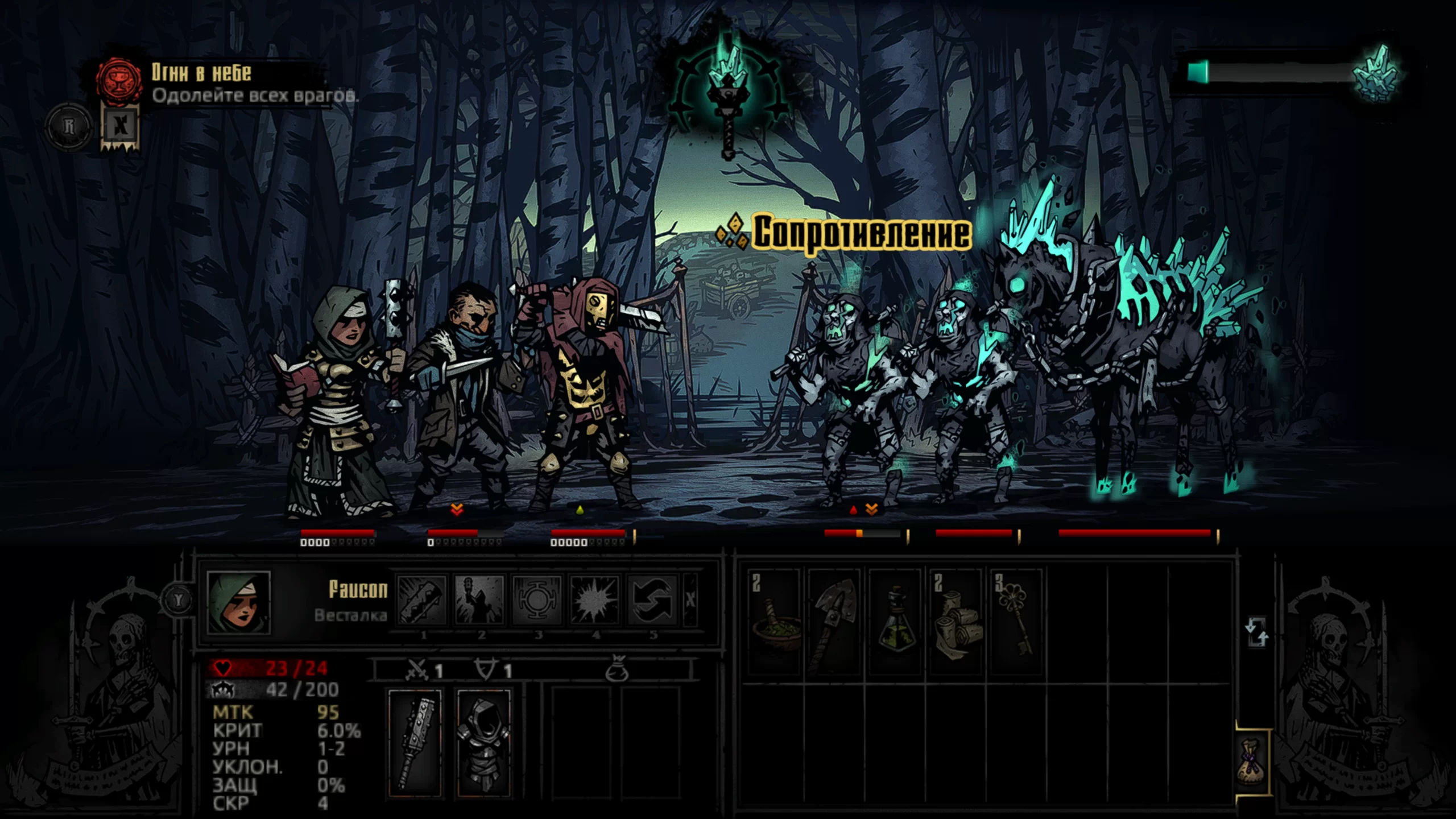This screenshot has width=1456, height=819.
Task: Open Faucon's character portrait
Action: pos(239,602)
